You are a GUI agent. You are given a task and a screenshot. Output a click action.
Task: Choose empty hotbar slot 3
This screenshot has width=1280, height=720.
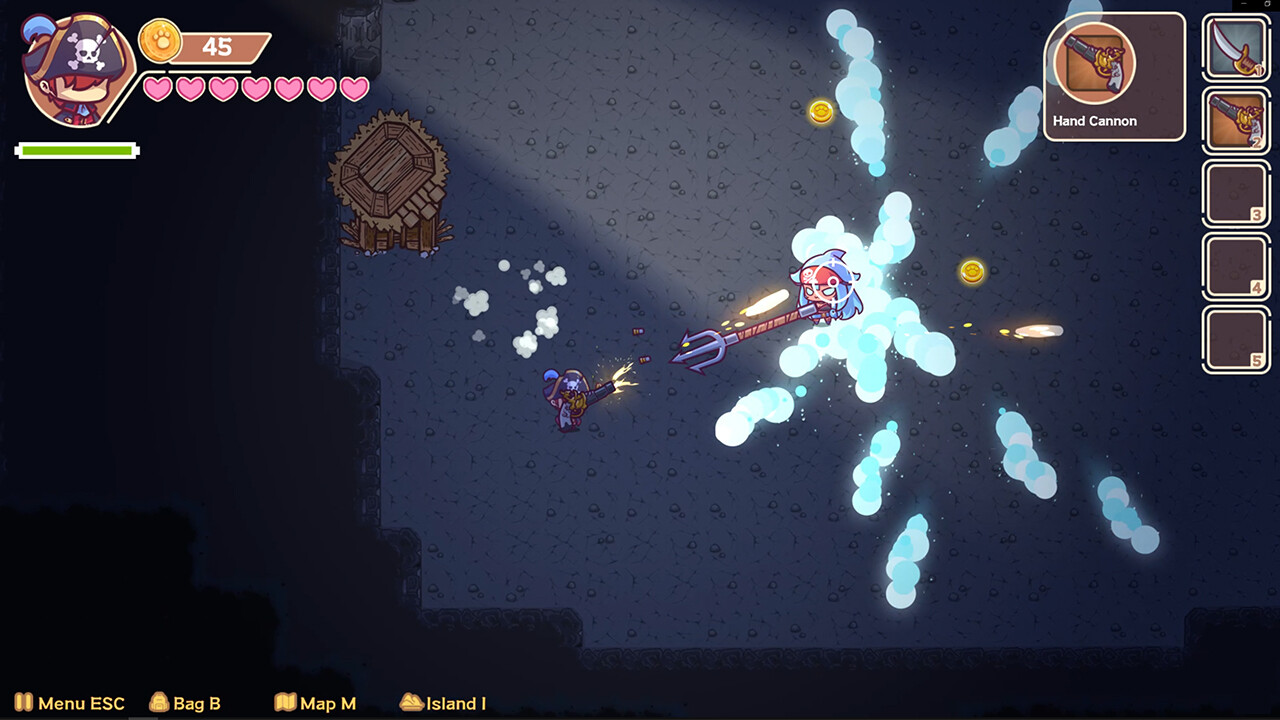coord(1236,194)
